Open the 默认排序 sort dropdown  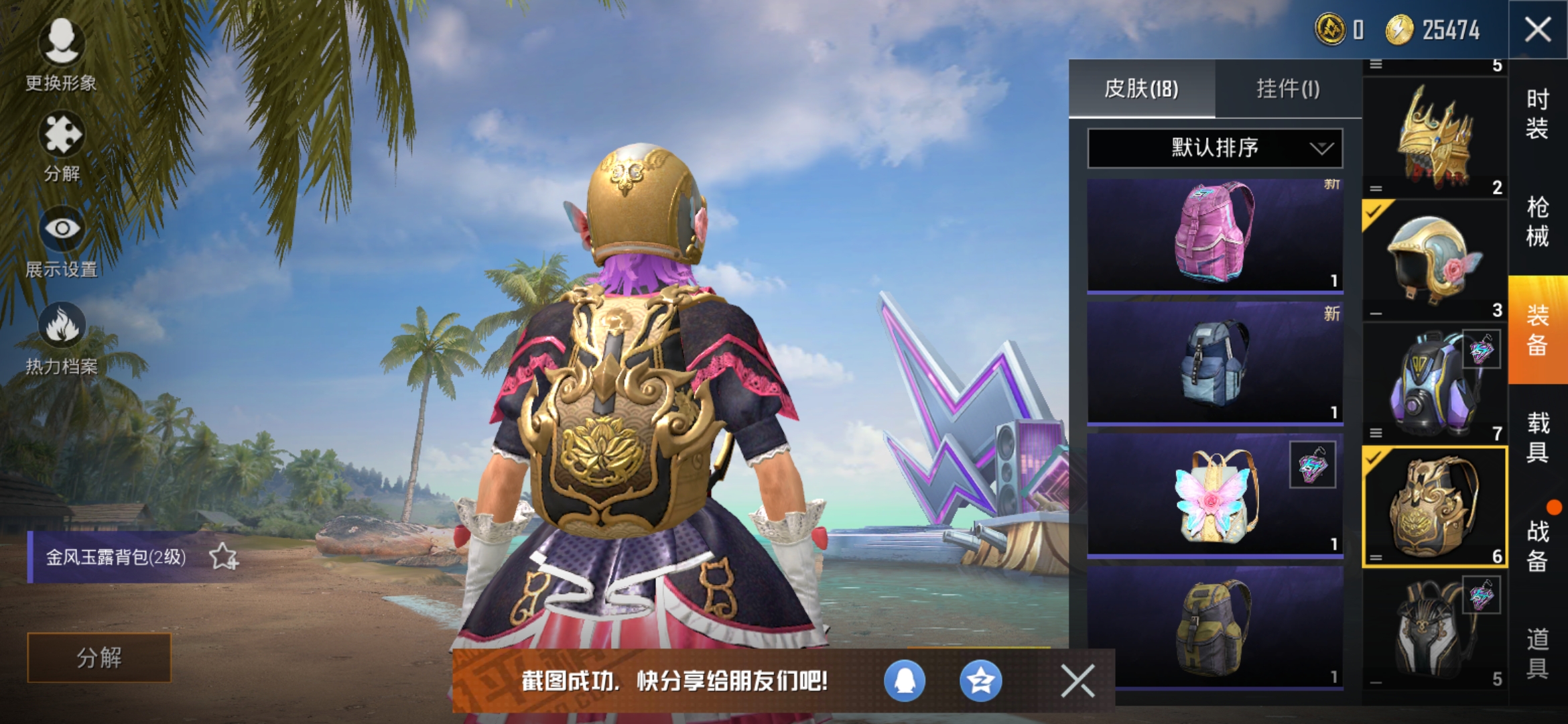1214,147
